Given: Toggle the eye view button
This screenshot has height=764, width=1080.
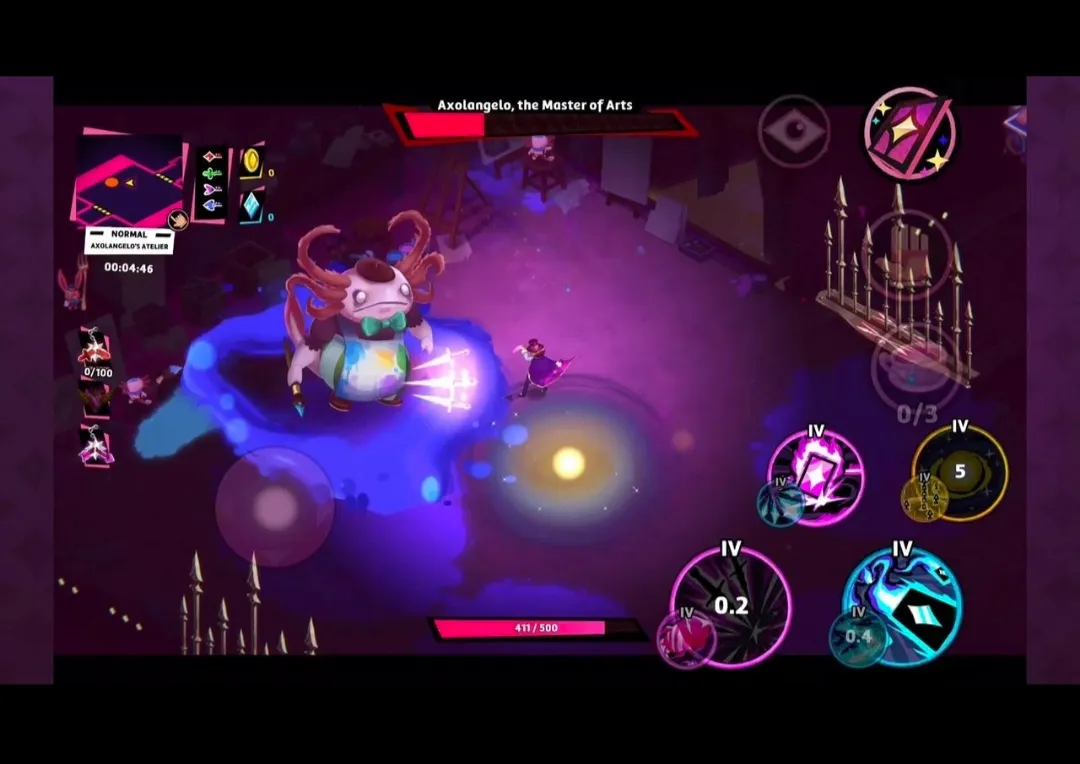Looking at the screenshot, I should [x=793, y=130].
